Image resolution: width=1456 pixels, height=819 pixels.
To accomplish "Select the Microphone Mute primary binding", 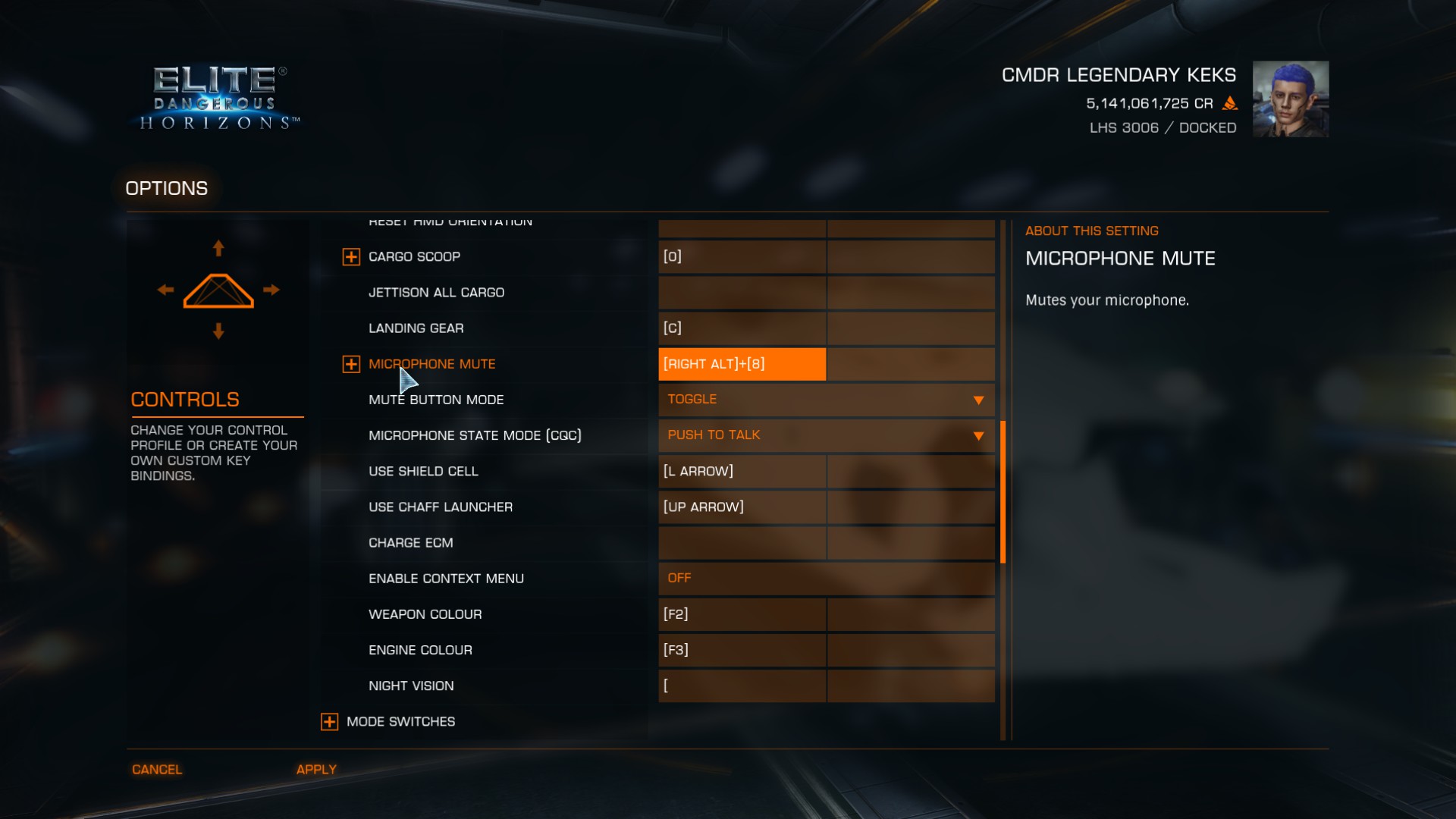I will (742, 364).
